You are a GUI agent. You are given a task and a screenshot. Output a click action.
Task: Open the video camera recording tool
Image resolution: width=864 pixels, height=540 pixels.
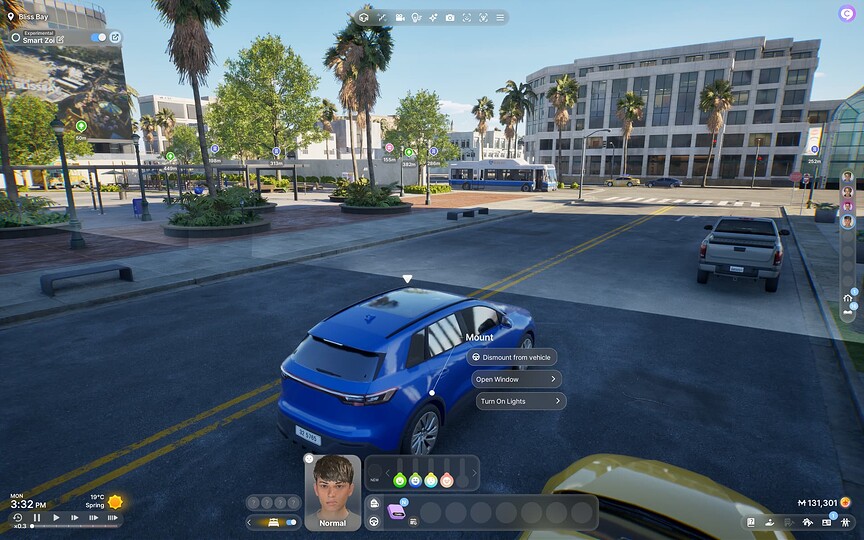399,17
